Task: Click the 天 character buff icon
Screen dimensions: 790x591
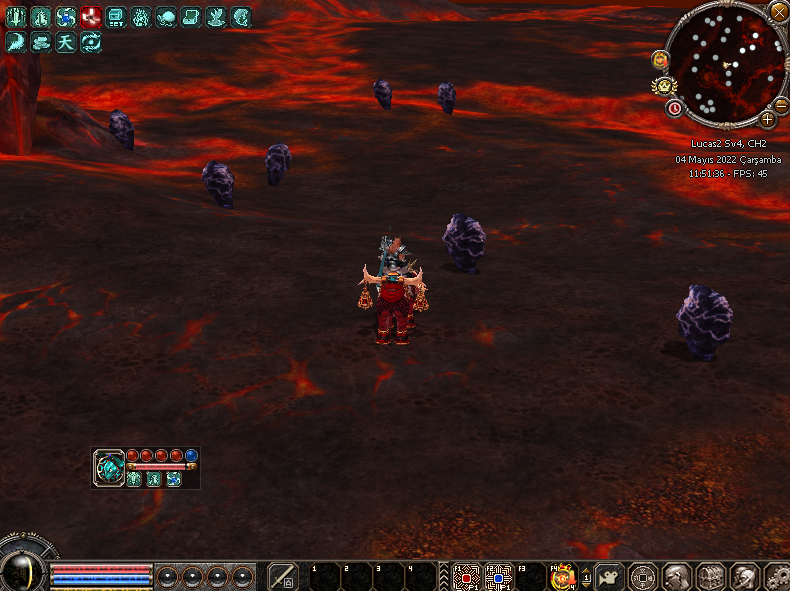Action: pos(66,41)
